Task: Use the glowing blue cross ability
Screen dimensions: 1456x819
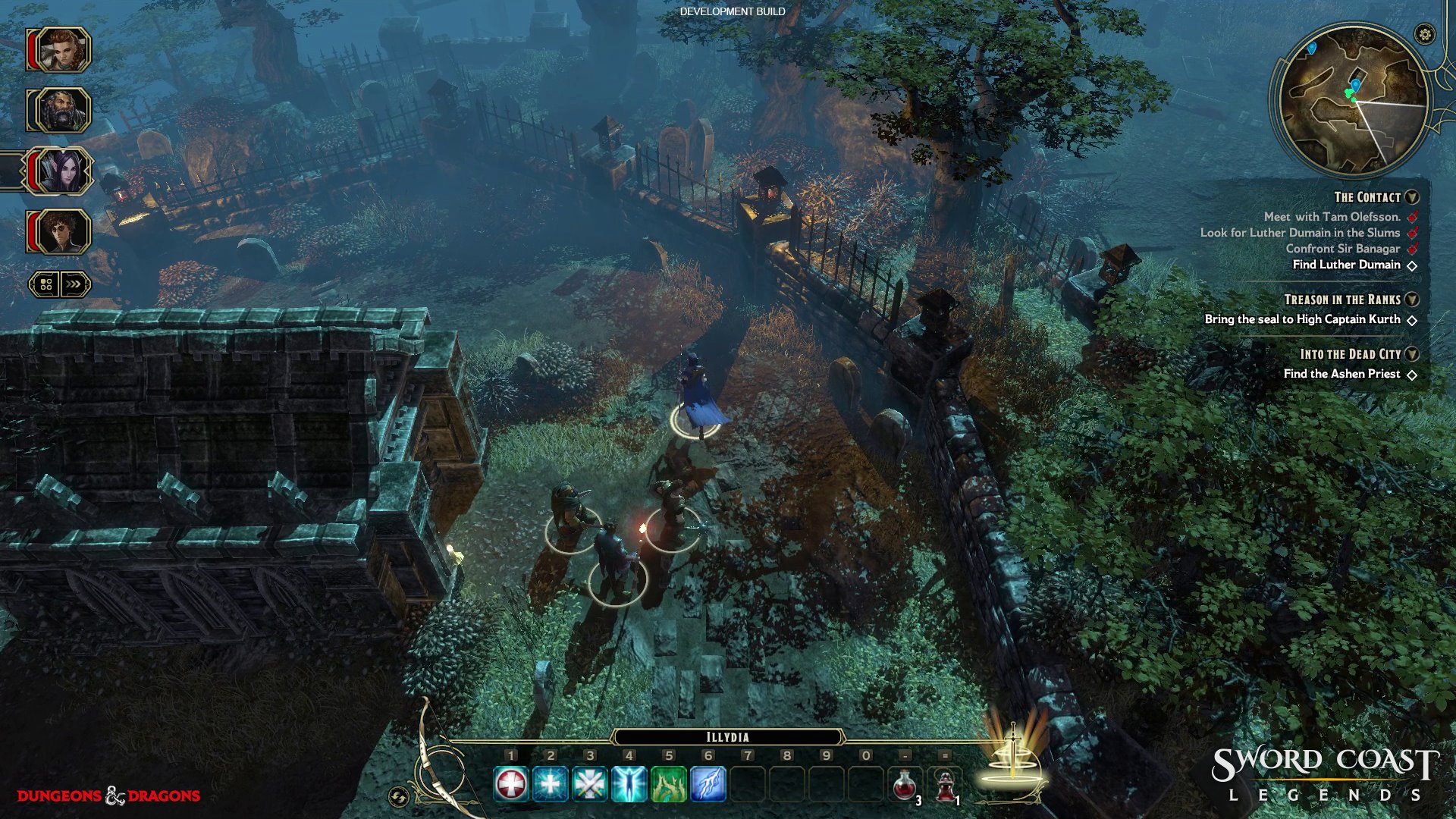Action: point(551,784)
